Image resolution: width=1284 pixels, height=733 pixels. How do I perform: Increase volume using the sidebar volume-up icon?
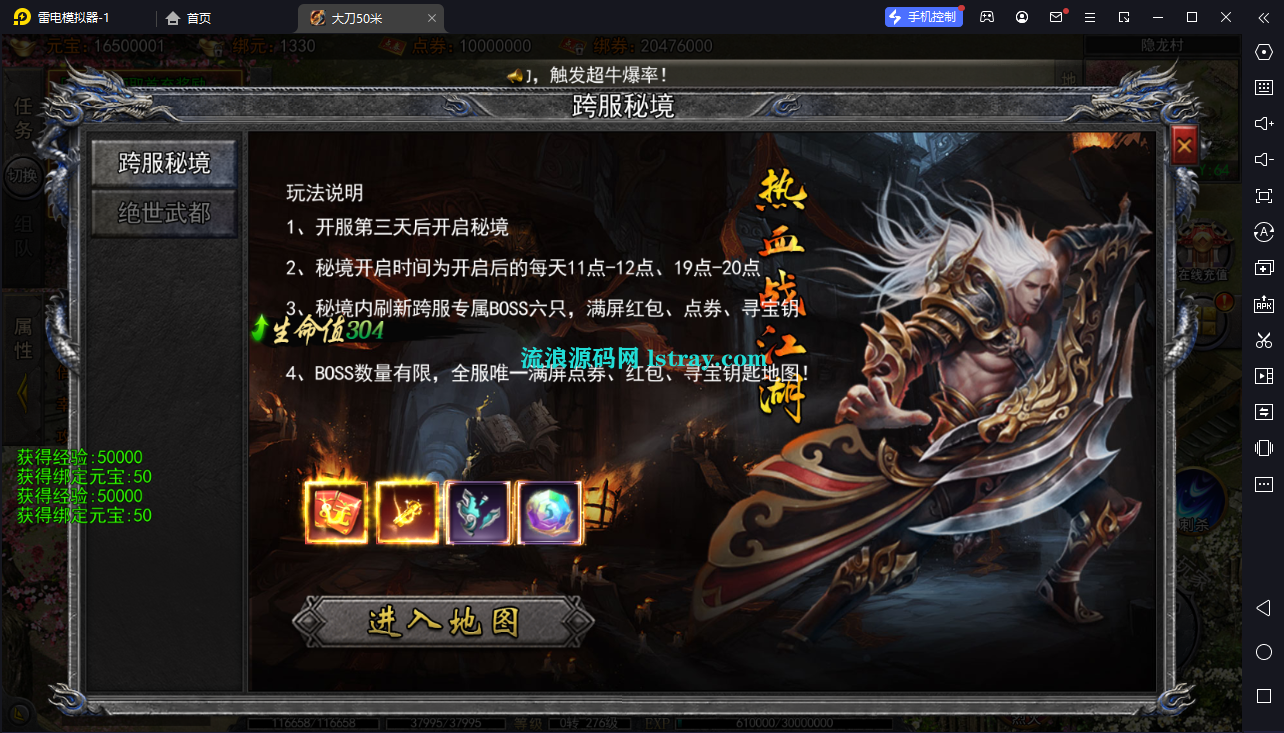pos(1263,123)
